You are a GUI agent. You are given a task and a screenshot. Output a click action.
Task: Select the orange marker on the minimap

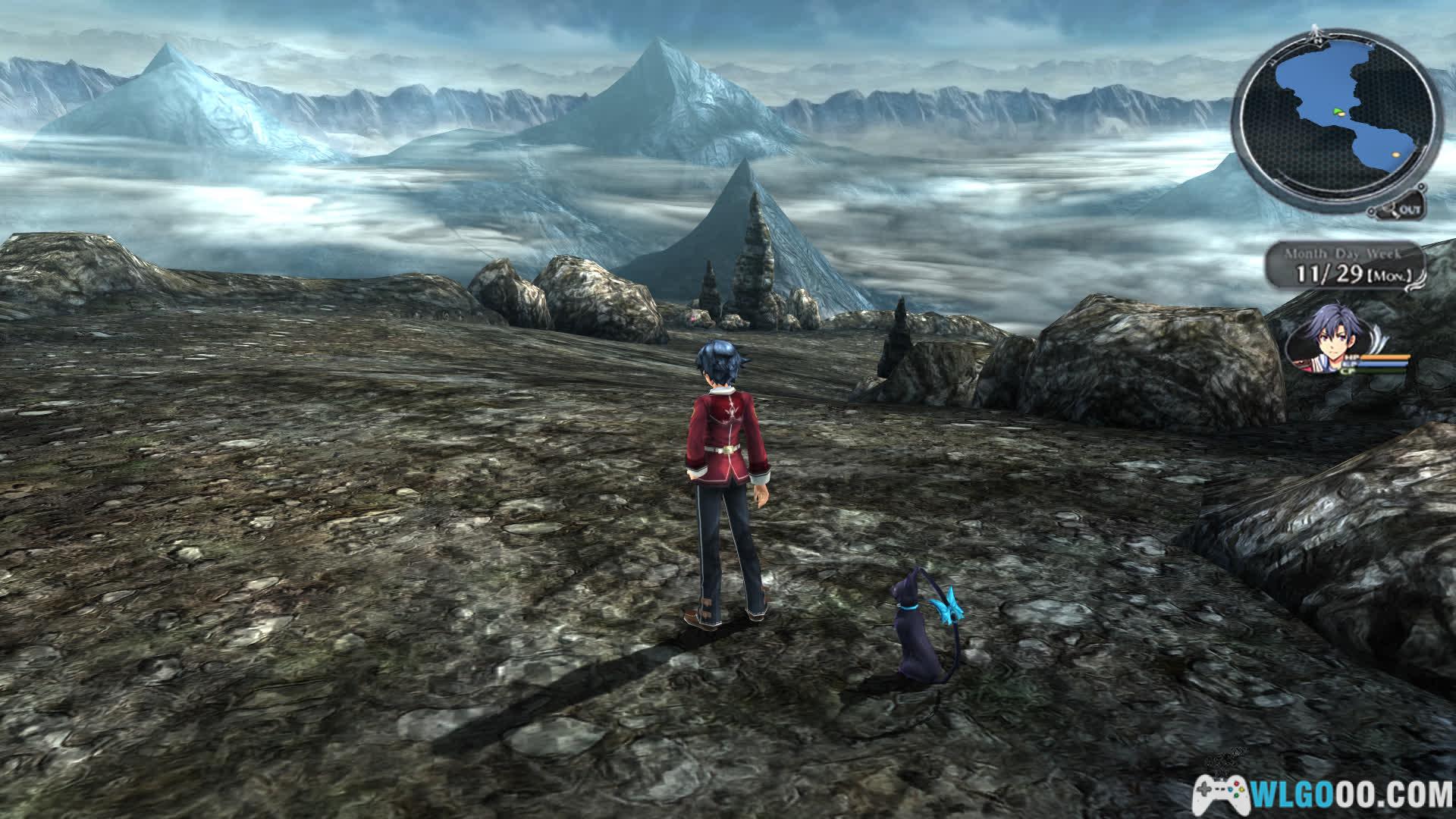coord(1395,155)
